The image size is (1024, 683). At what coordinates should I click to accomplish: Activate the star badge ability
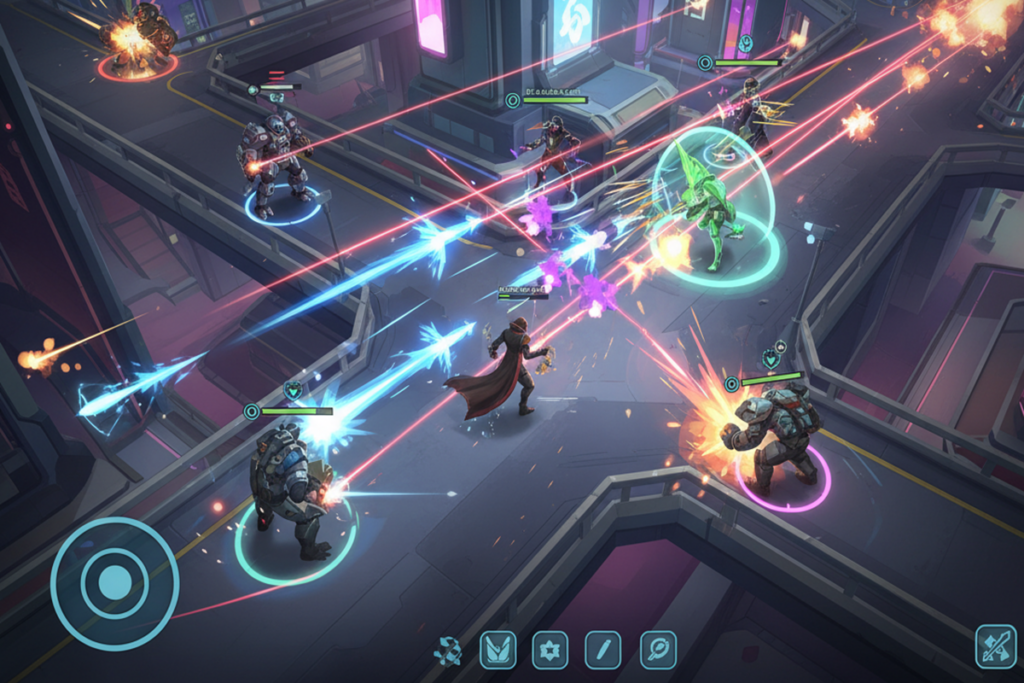[550, 650]
